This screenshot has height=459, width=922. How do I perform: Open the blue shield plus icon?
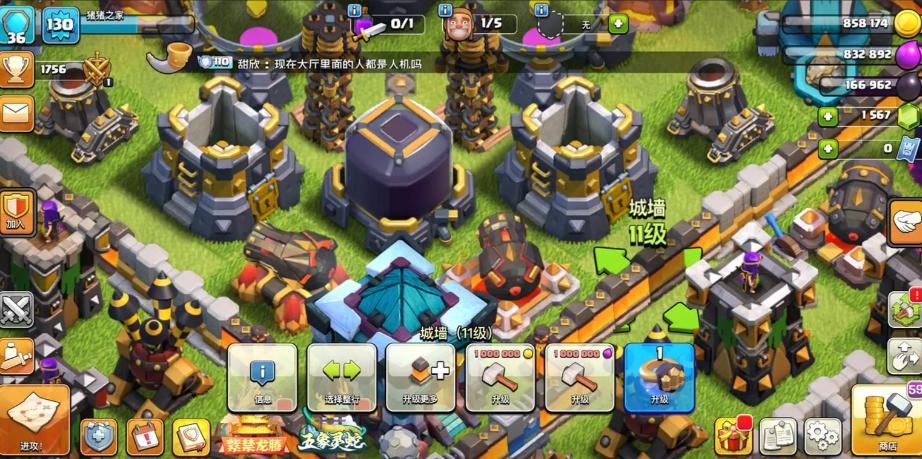pos(98,437)
